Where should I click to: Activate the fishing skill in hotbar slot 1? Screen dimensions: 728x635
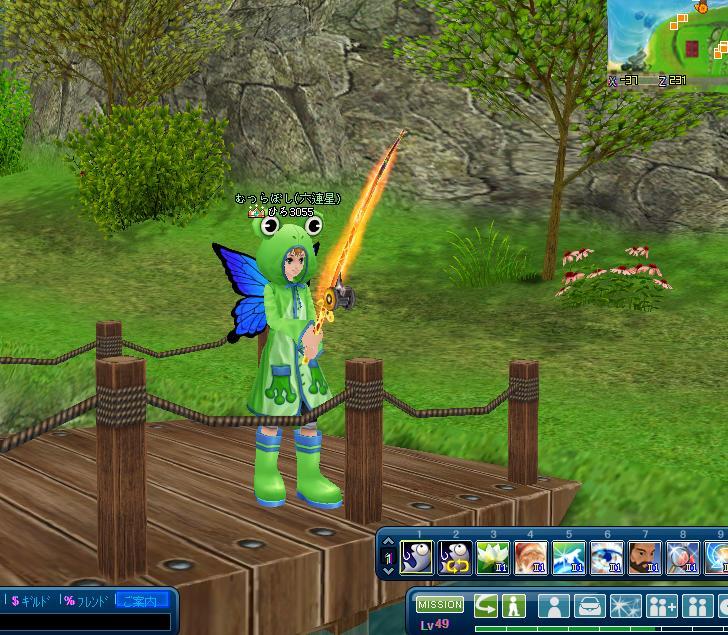click(416, 556)
